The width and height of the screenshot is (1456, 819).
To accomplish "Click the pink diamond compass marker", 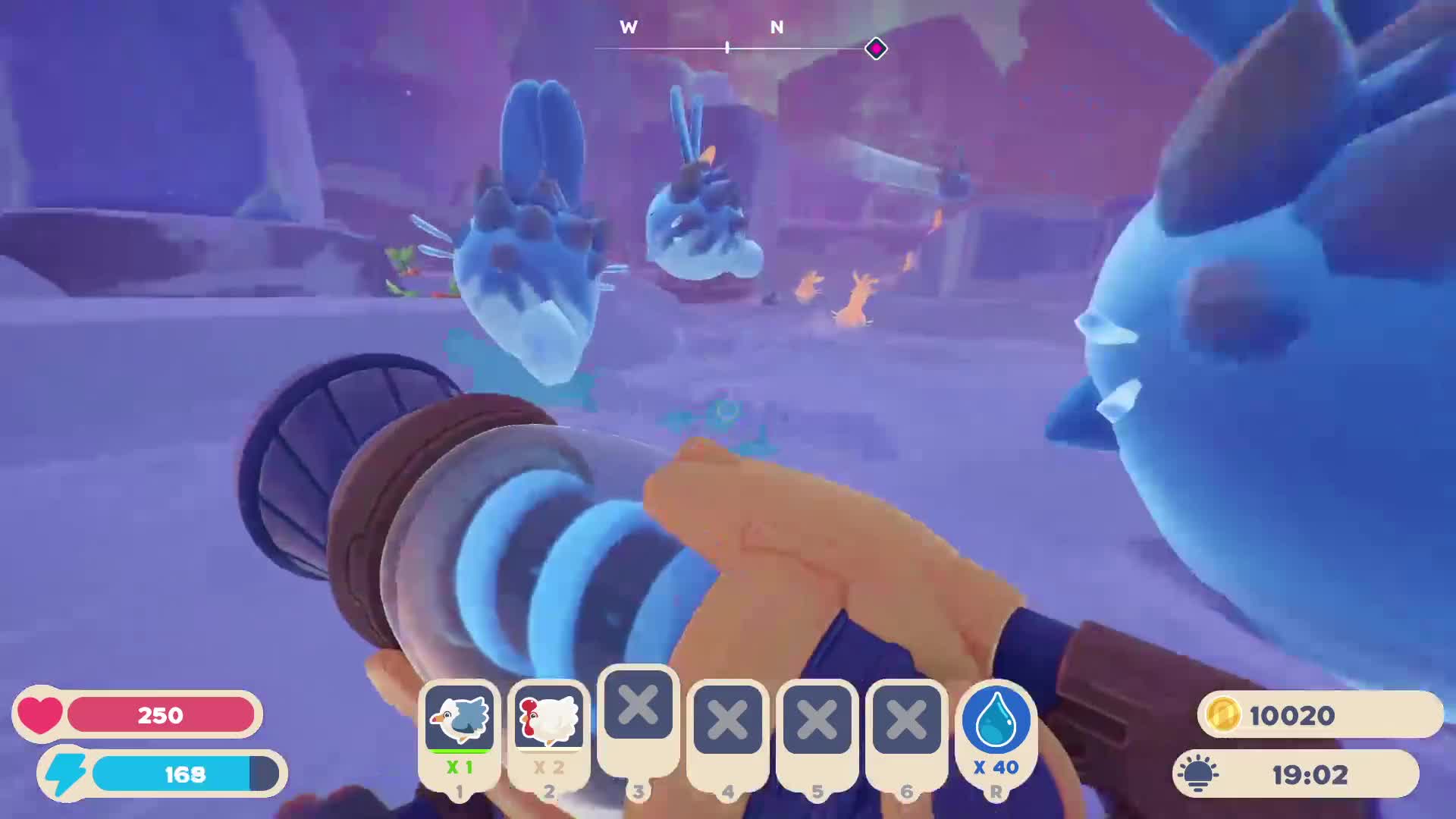I will [876, 49].
